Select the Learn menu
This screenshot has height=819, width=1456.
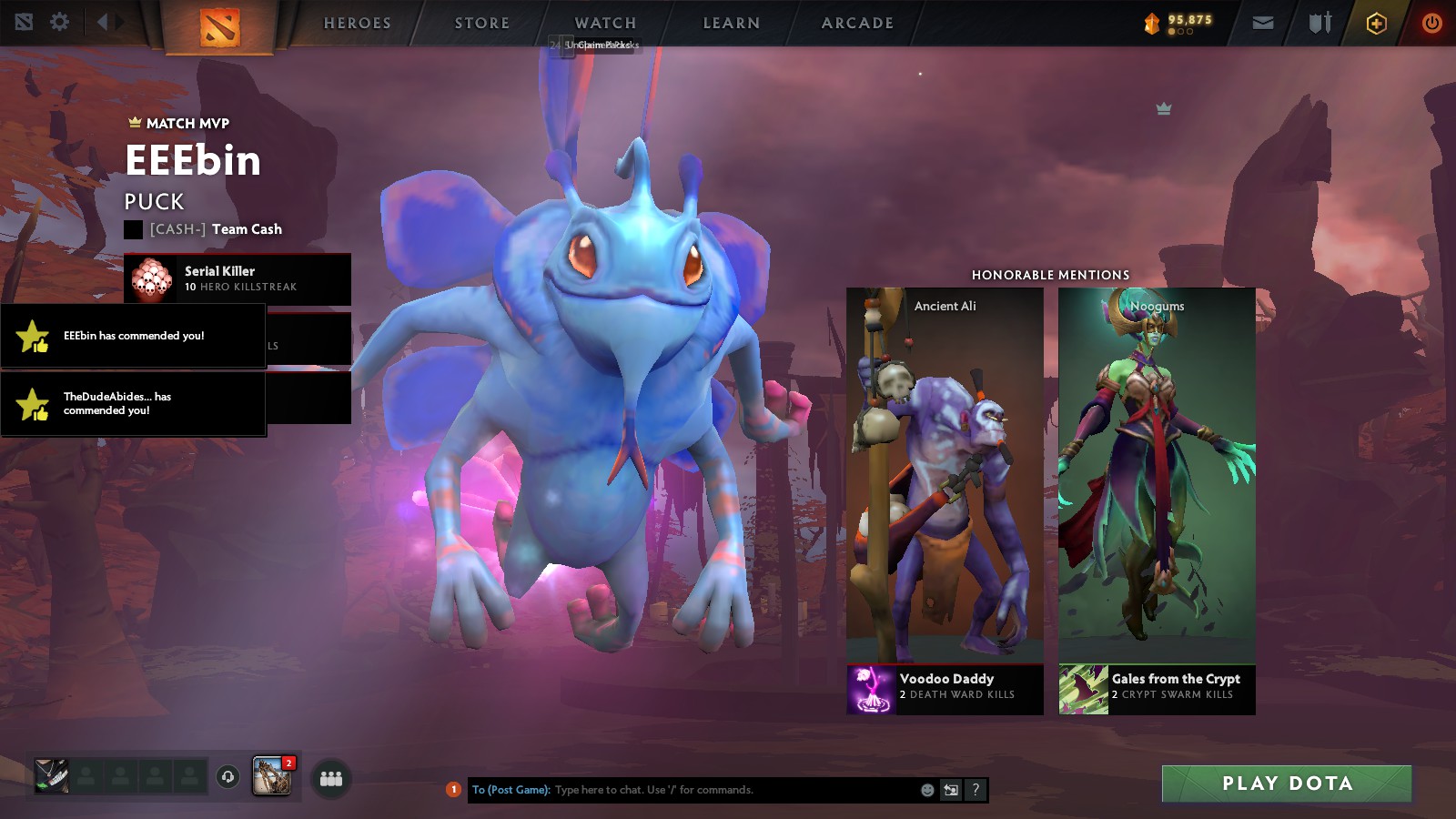click(731, 23)
